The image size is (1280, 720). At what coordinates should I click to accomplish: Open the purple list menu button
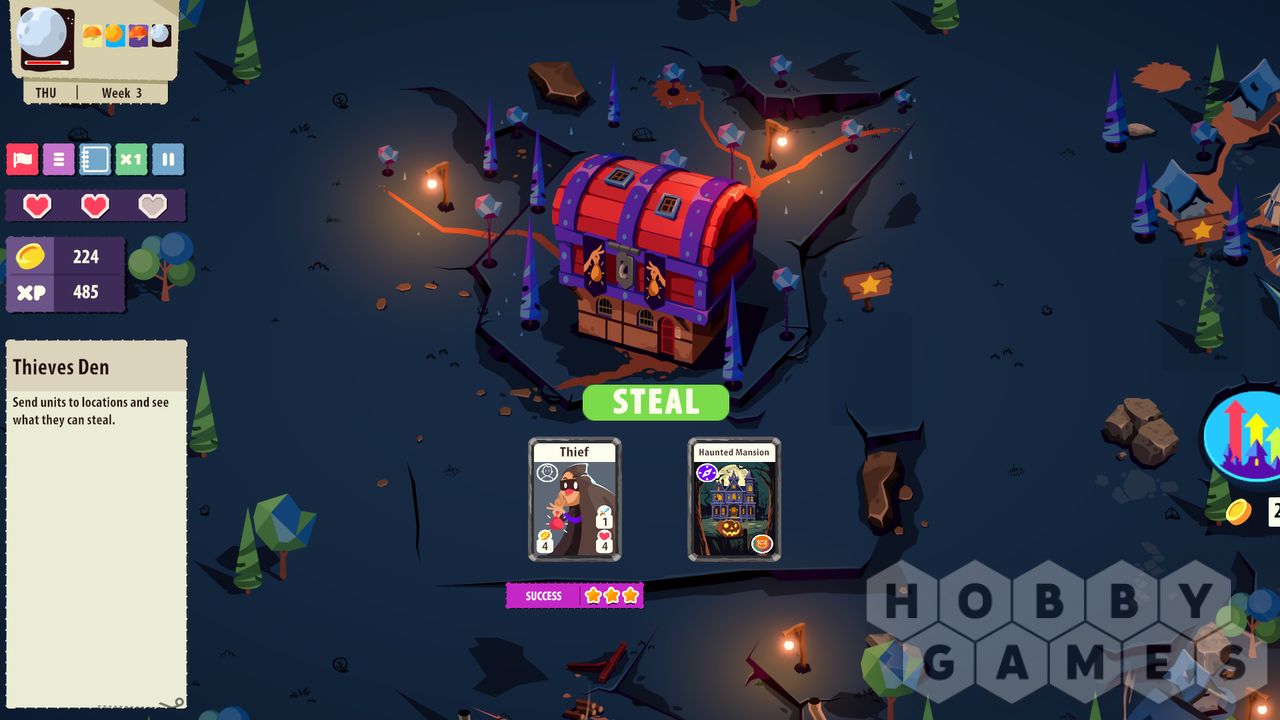[58, 159]
